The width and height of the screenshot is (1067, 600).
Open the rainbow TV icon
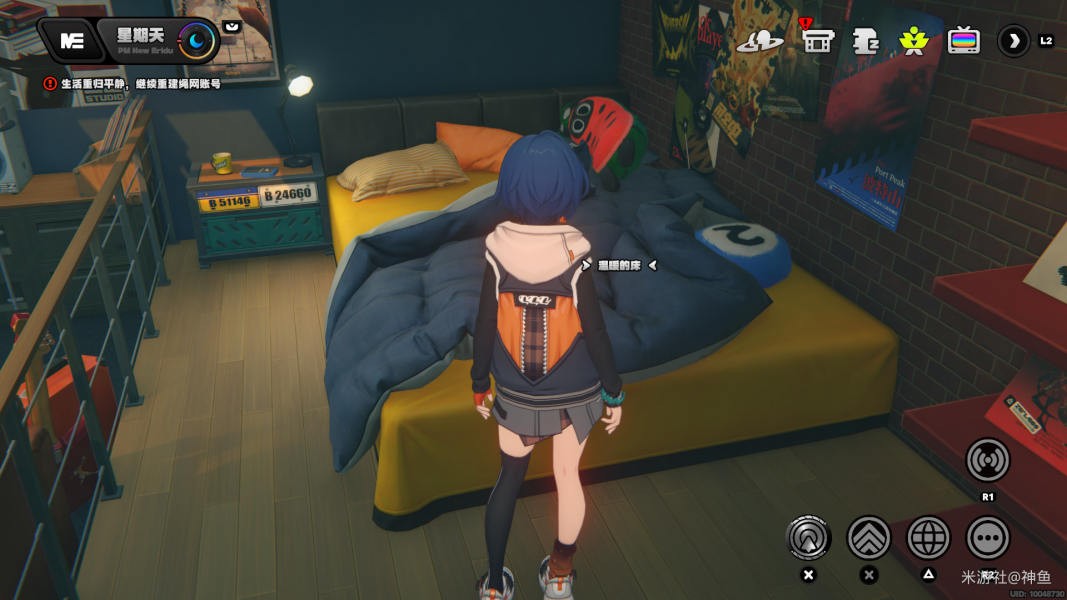coord(963,41)
